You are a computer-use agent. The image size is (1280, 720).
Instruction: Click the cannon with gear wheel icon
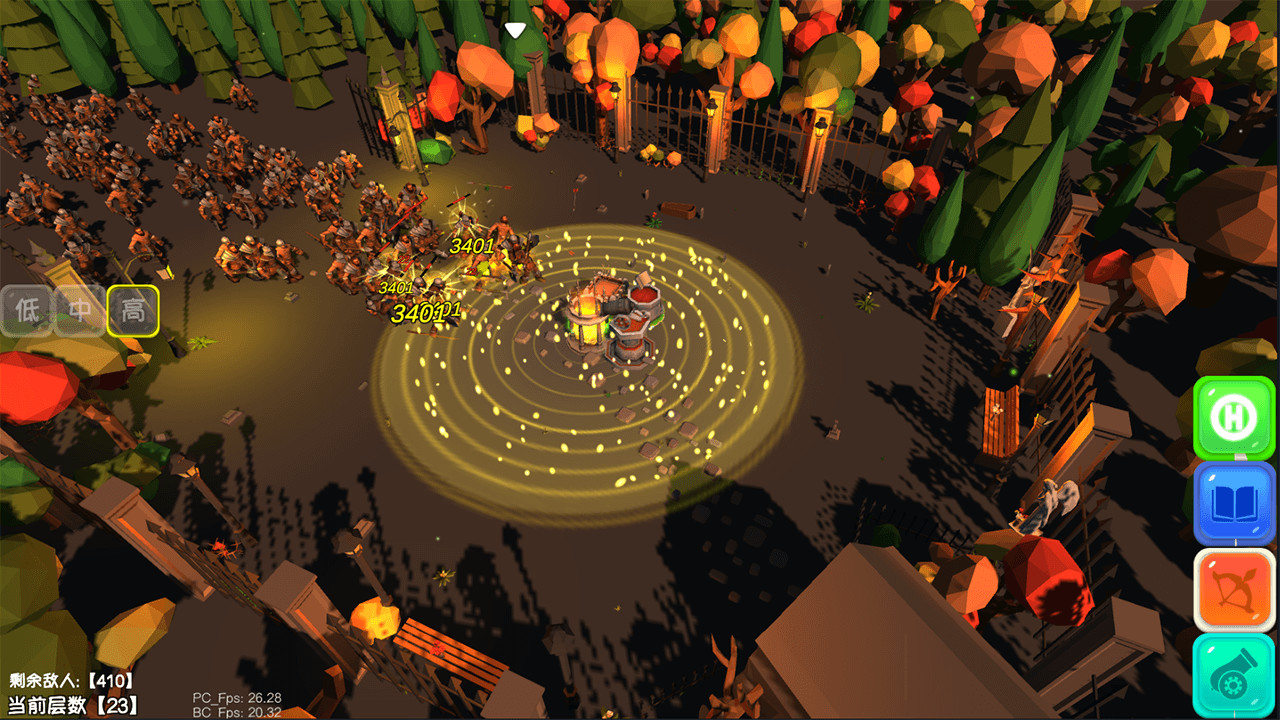1233,675
